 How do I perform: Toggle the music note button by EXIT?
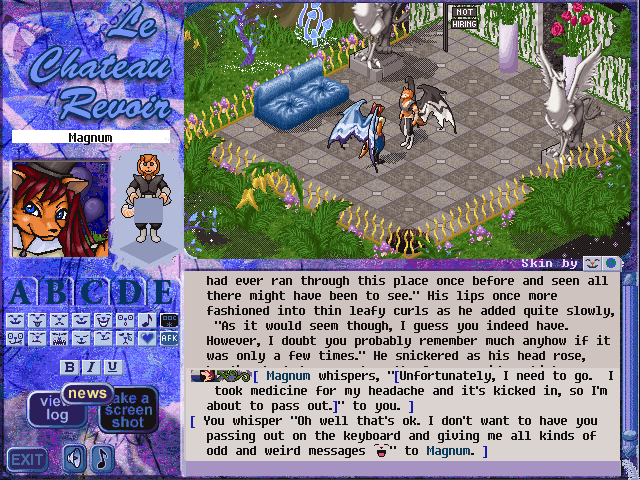tap(102, 458)
